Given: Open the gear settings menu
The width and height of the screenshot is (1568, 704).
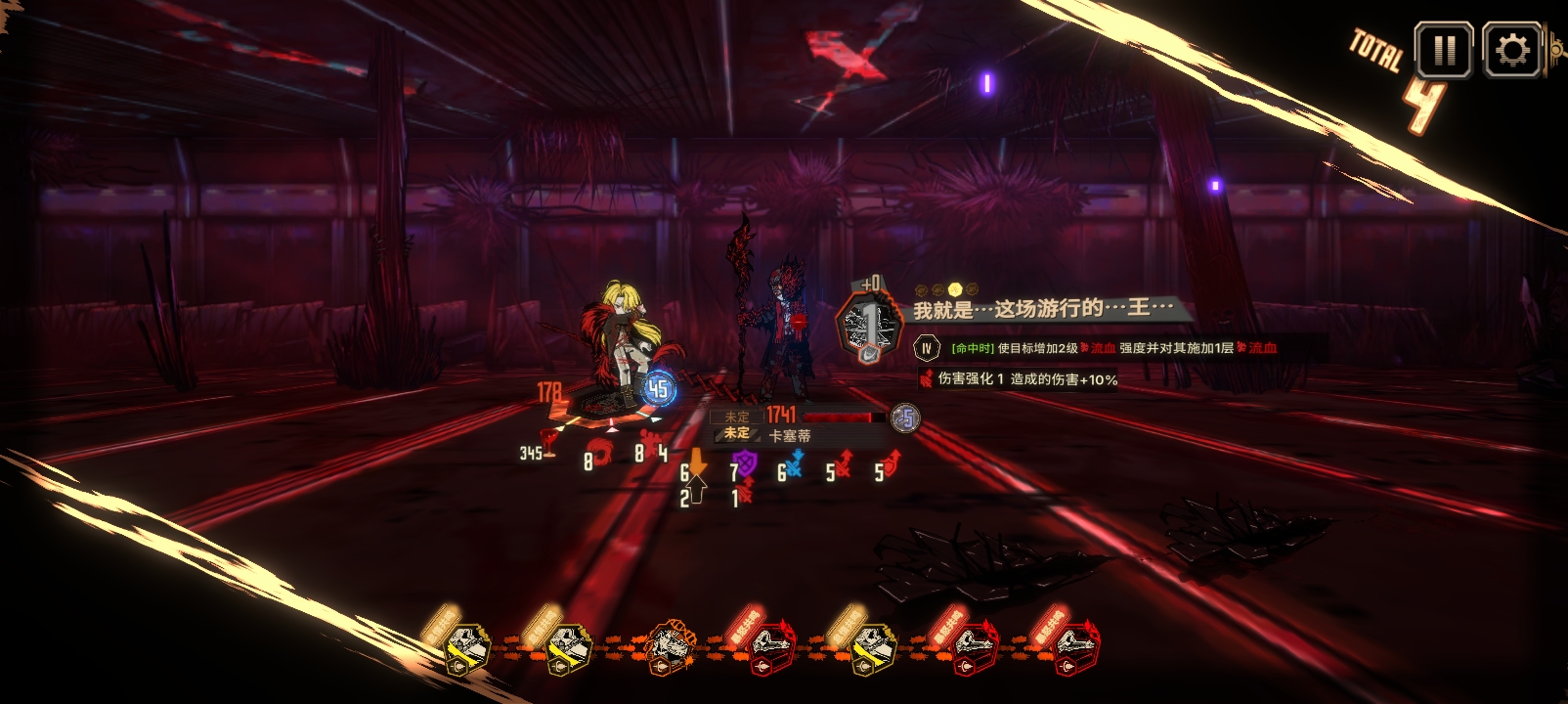Looking at the screenshot, I should (x=1511, y=49).
